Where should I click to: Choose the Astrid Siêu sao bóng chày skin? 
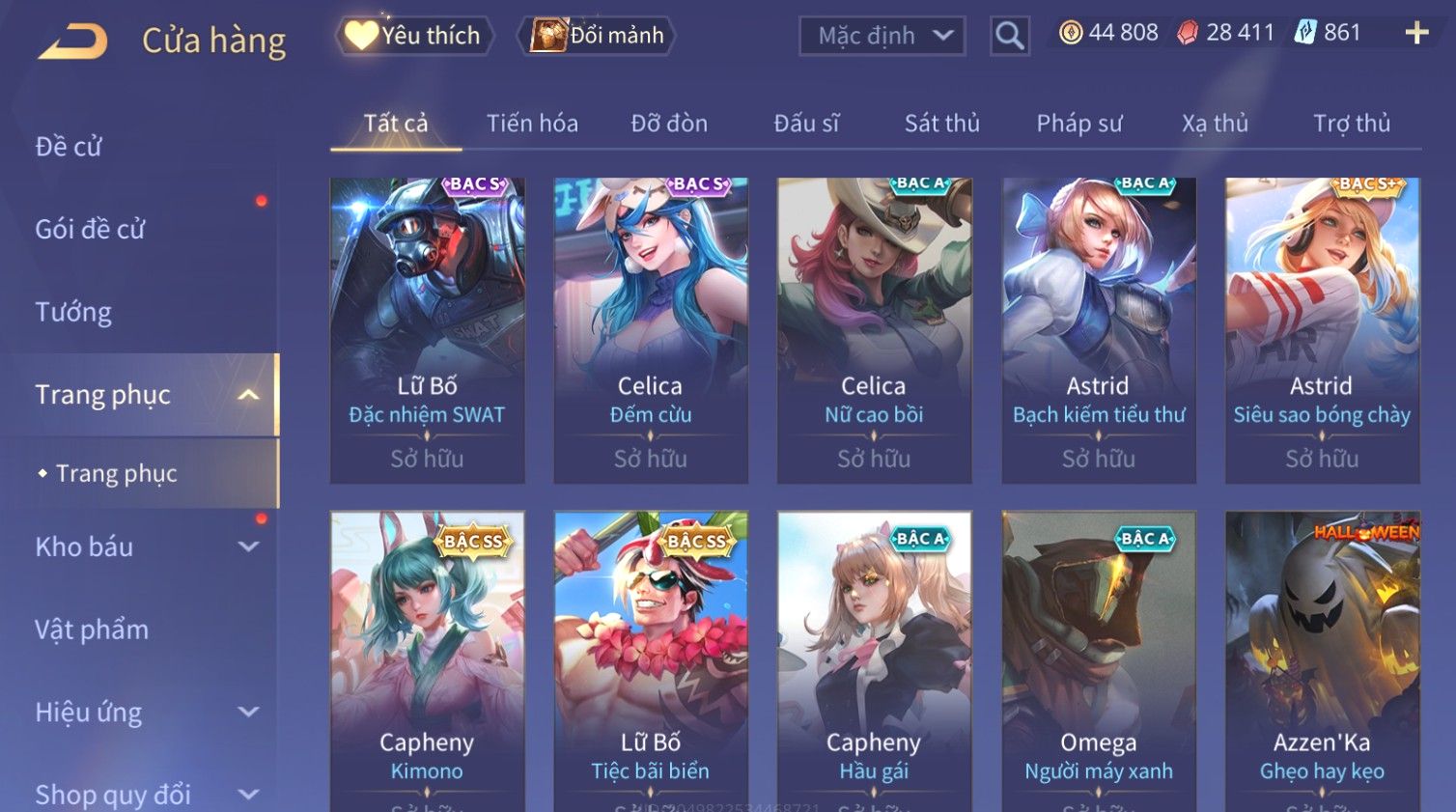pos(1322,328)
